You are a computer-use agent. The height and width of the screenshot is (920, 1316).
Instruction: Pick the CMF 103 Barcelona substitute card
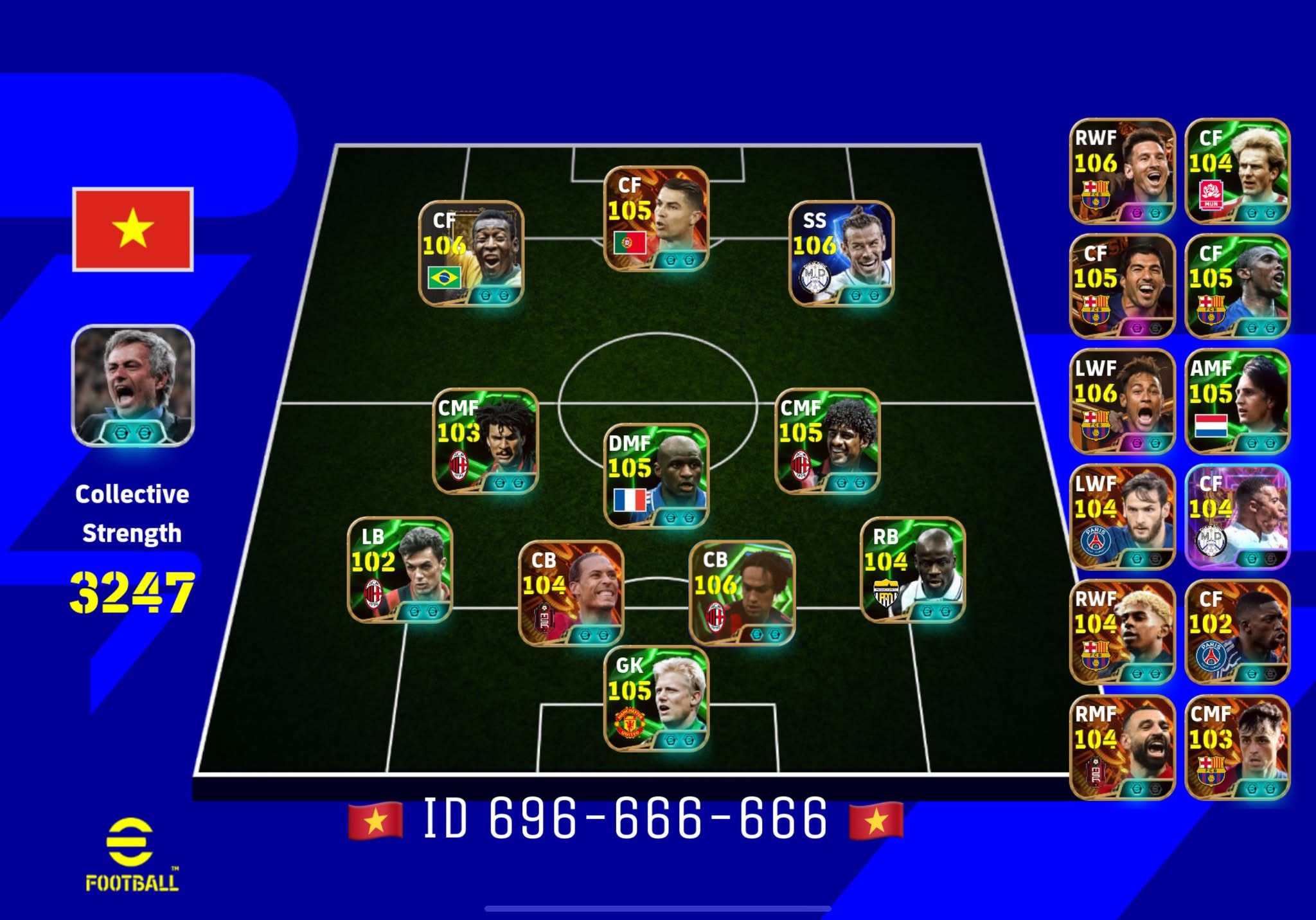(x=1237, y=747)
